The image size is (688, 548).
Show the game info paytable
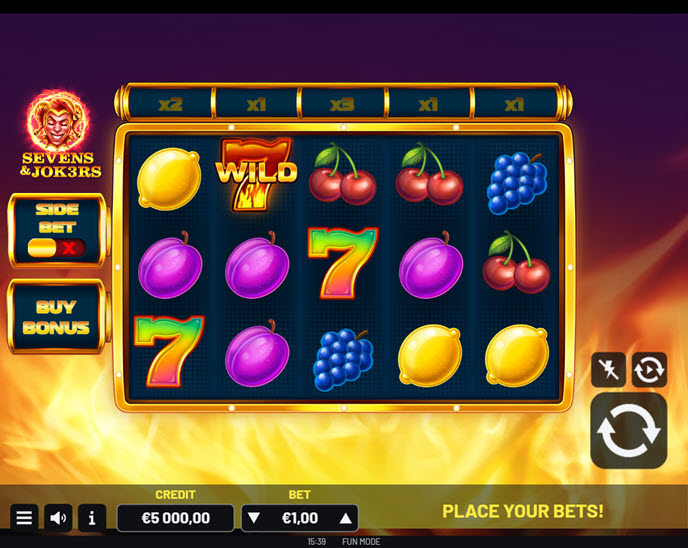[92, 518]
